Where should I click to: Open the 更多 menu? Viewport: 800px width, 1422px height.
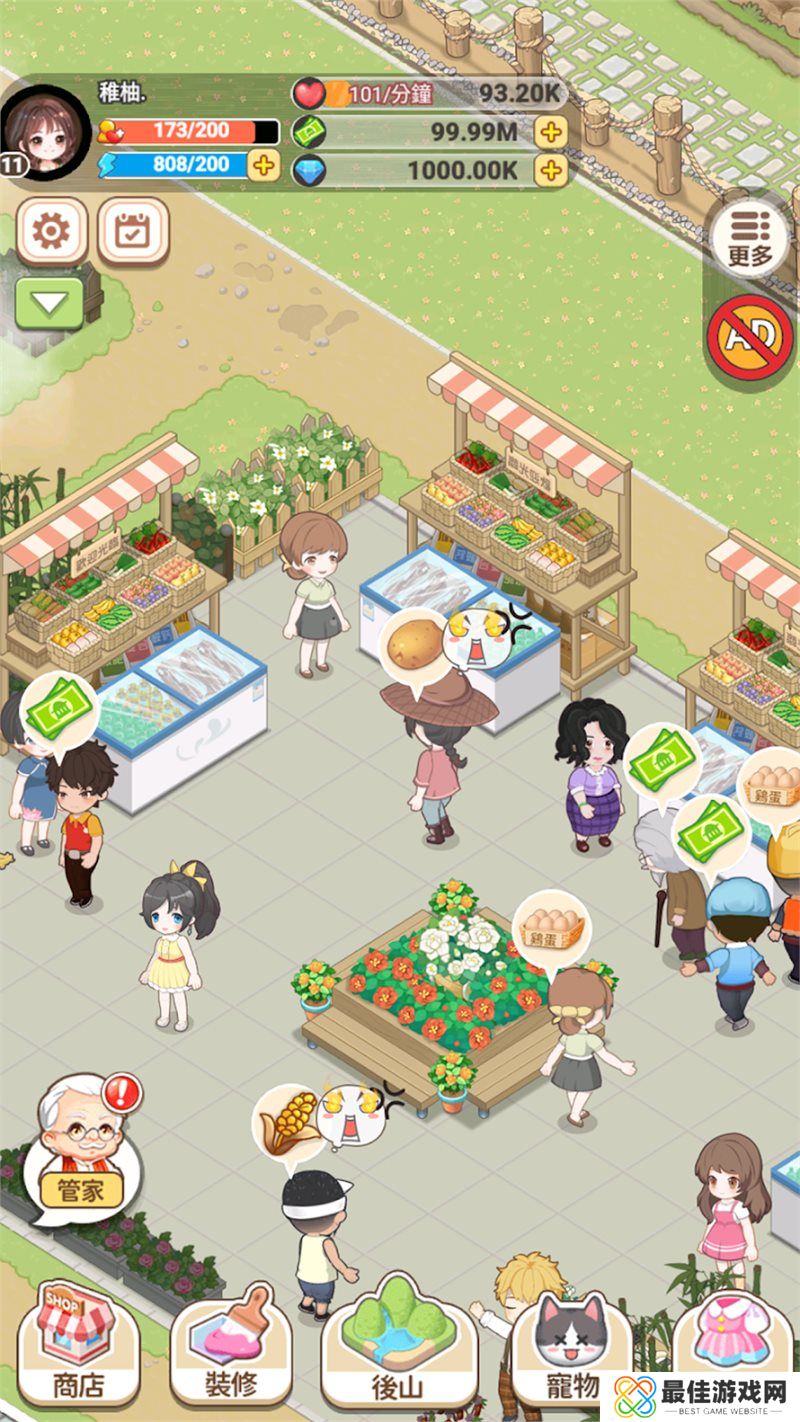pos(750,238)
